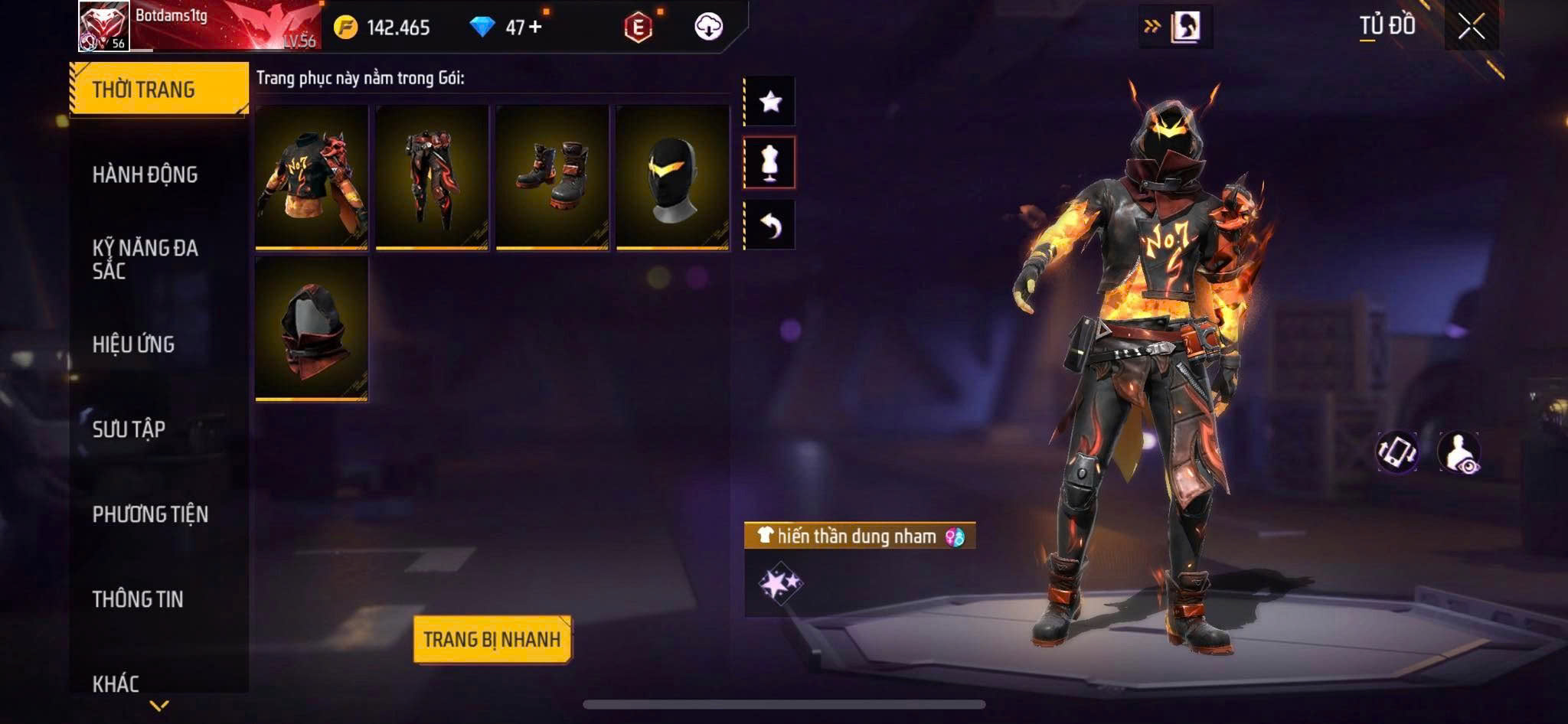Screen dimensions: 1568x724
Task: Open the HIỆU ỨNG section
Action: tap(134, 344)
